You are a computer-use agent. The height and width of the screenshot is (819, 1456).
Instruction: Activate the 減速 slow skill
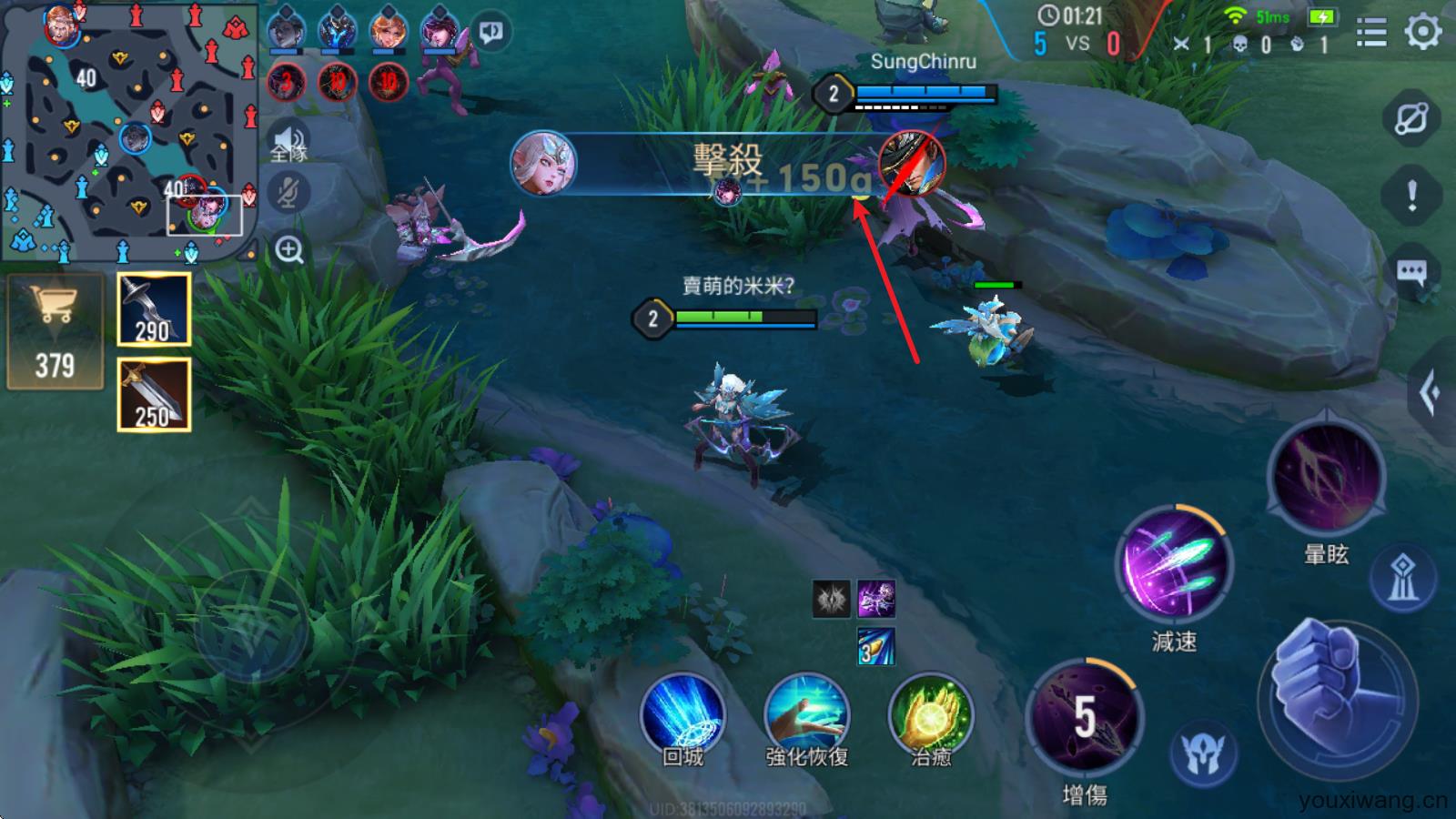pyautogui.click(x=1174, y=565)
